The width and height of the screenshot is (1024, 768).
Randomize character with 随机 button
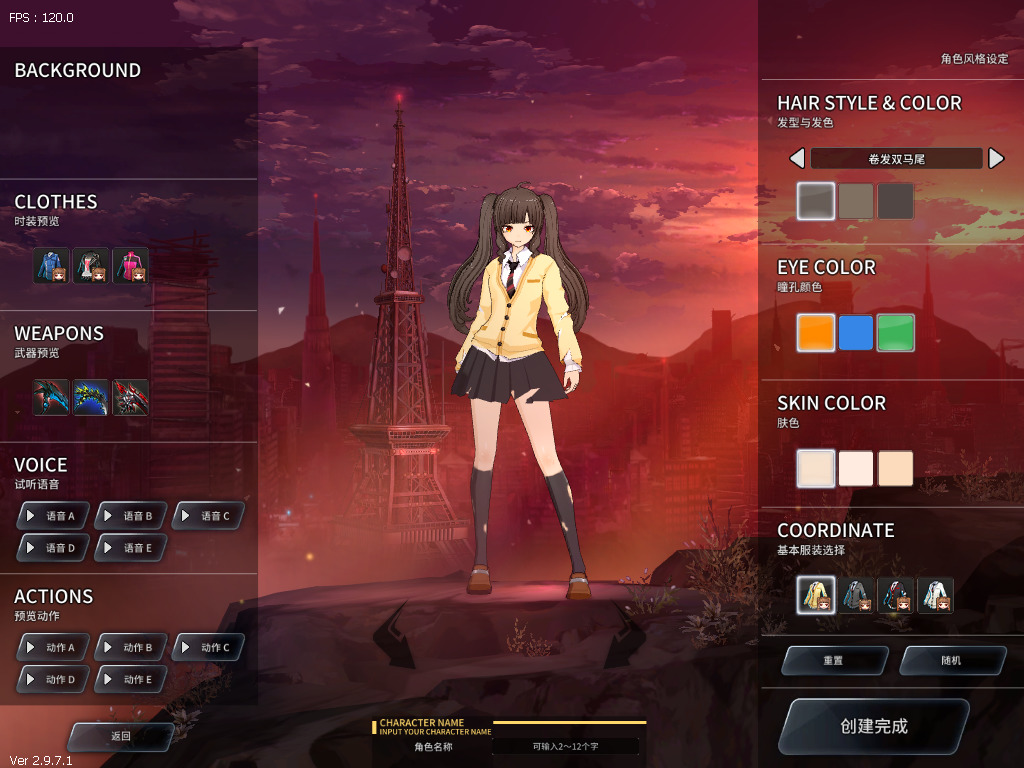pyautogui.click(x=952, y=661)
